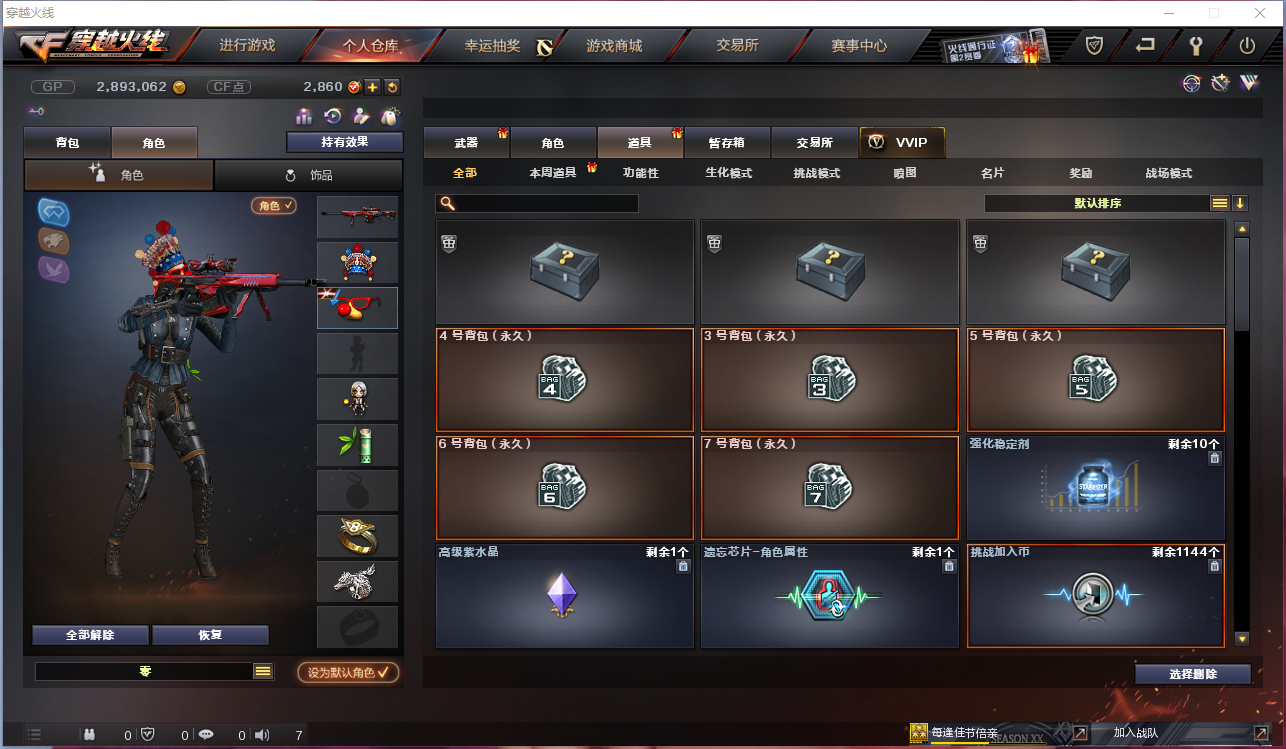Open the statistics bar chart icon above 持有效果
Image resolution: width=1286 pixels, height=749 pixels.
pos(303,117)
